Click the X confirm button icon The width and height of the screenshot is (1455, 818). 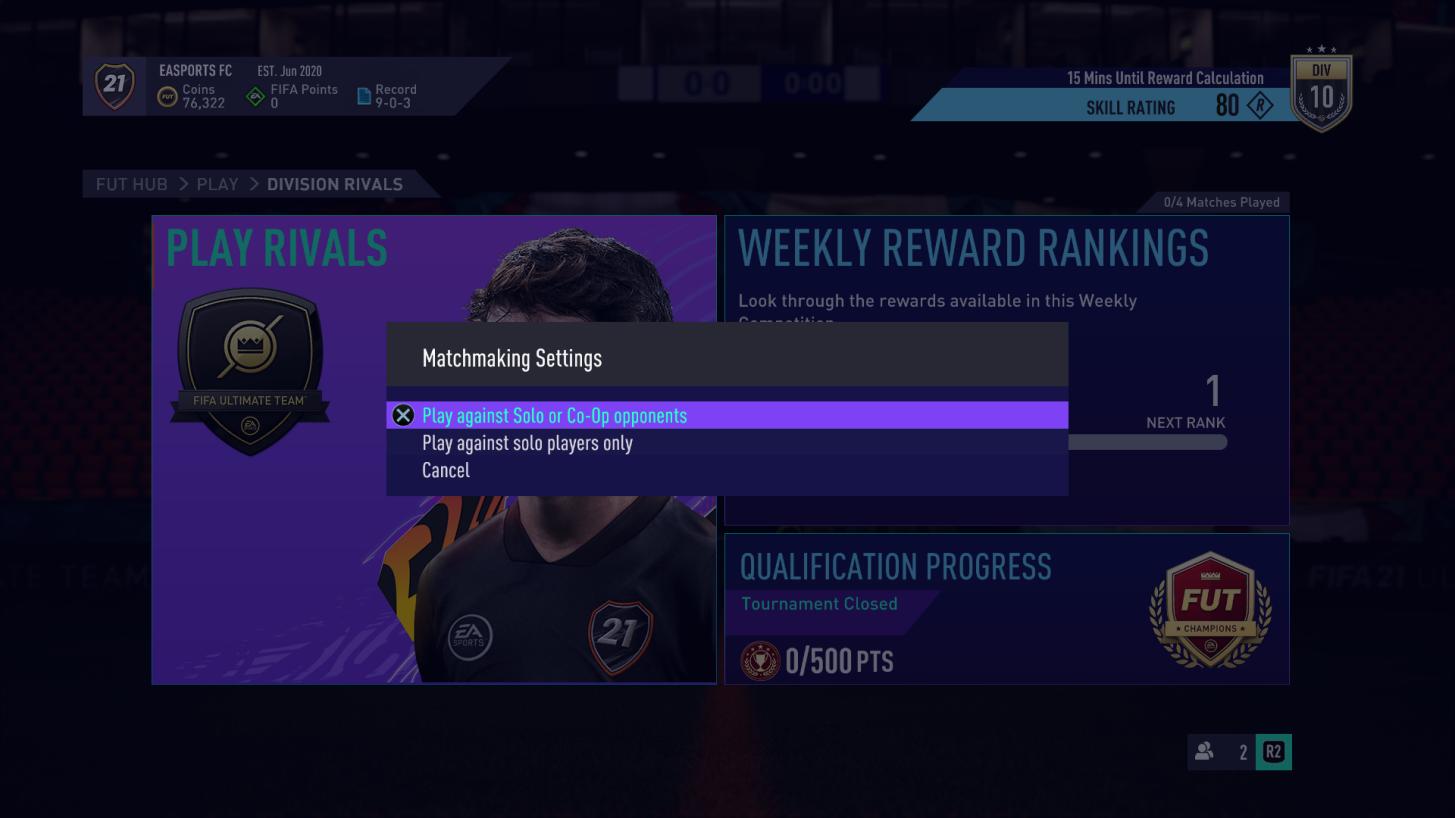pyautogui.click(x=403, y=415)
